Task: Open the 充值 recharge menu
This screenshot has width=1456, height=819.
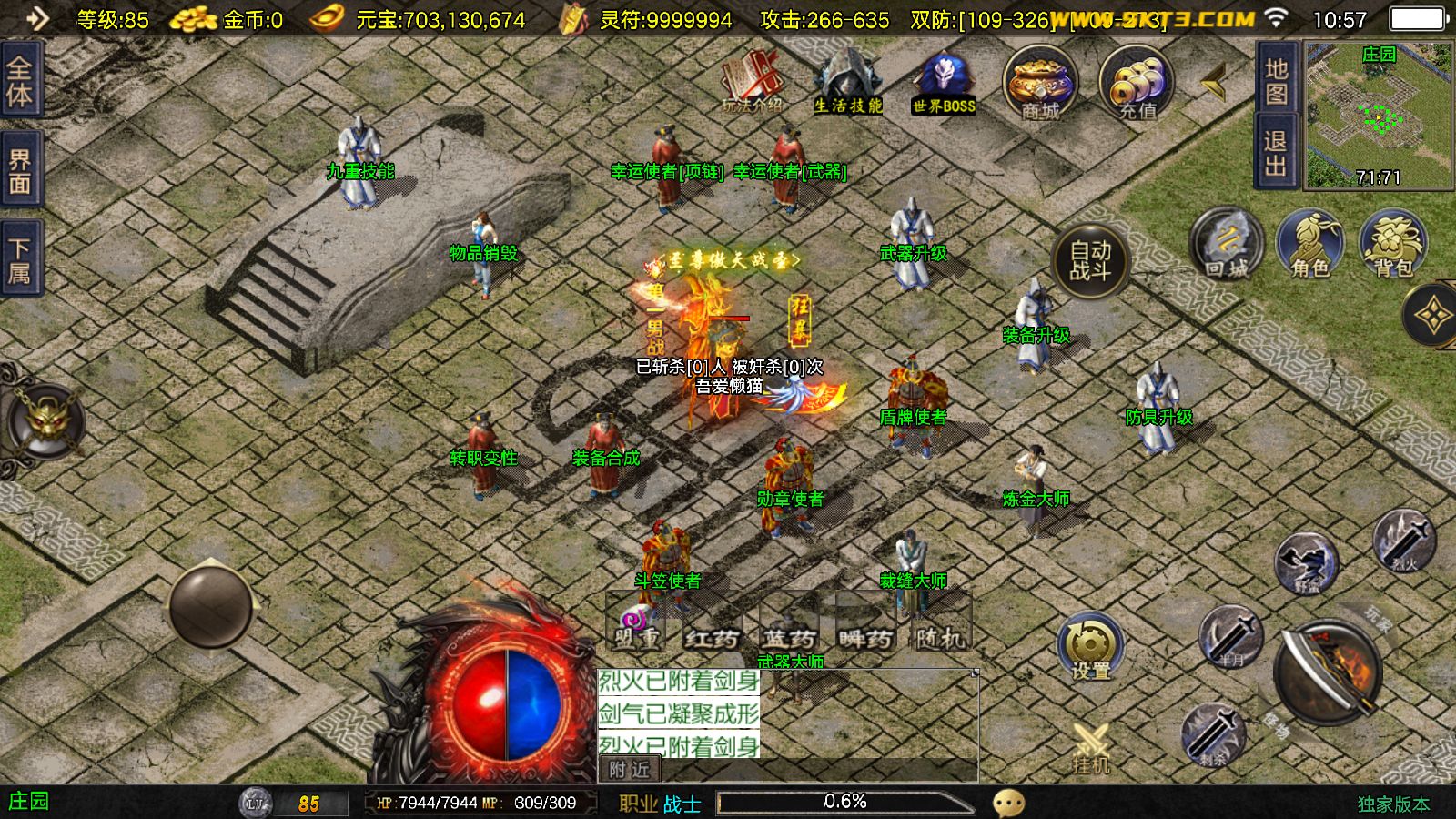Action: (x=1137, y=84)
